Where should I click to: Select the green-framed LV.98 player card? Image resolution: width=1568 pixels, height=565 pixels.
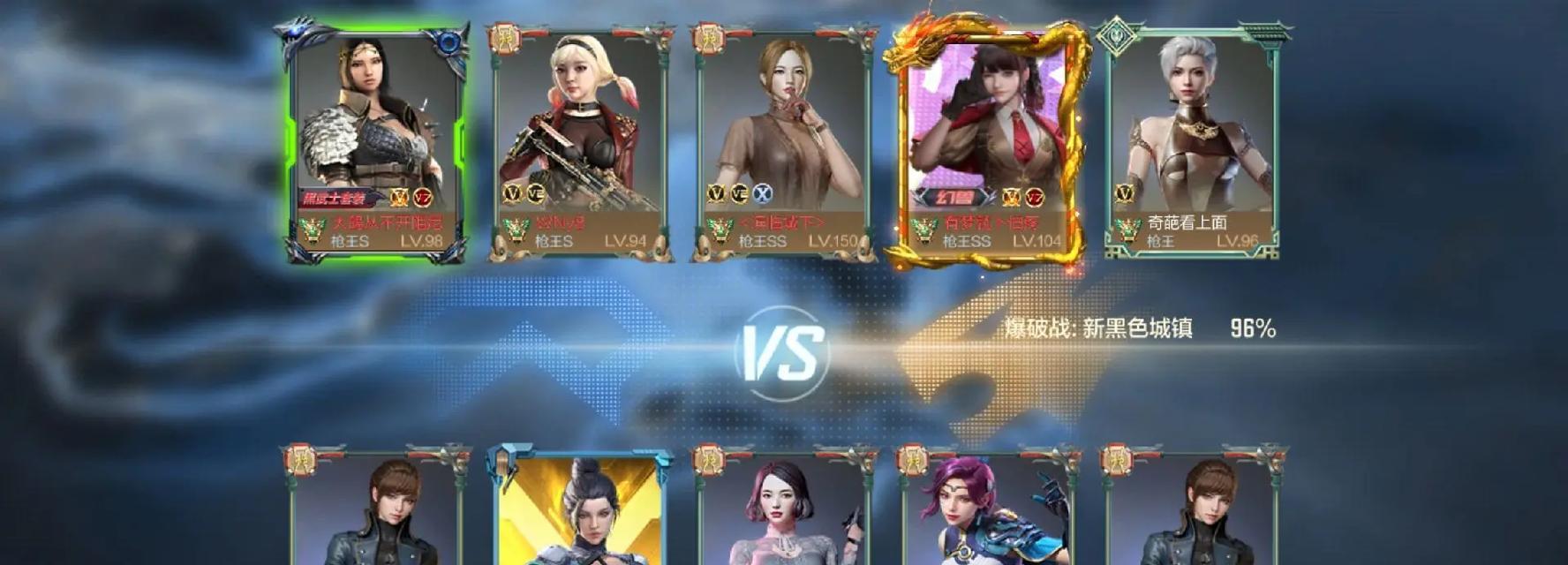(375, 141)
